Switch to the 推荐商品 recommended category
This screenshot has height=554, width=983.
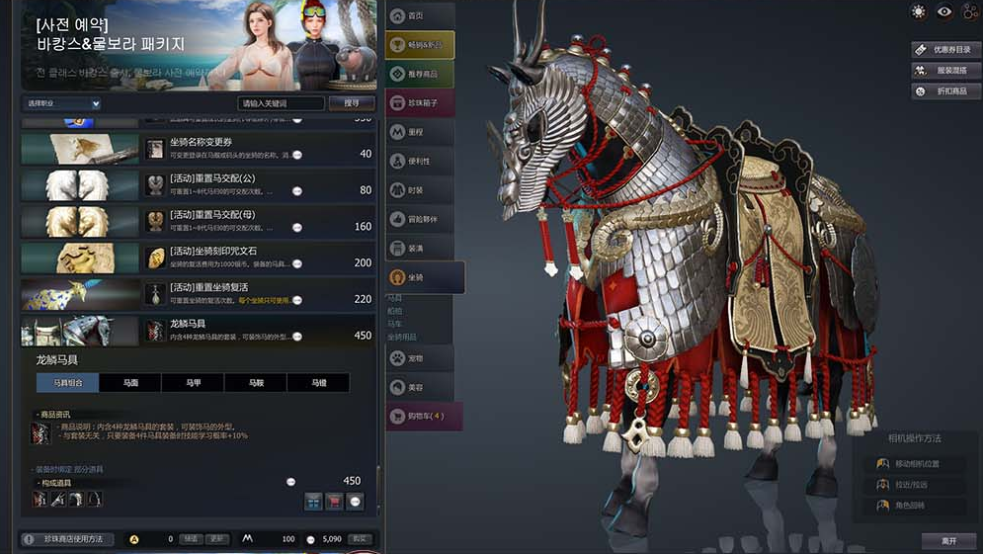coord(419,73)
